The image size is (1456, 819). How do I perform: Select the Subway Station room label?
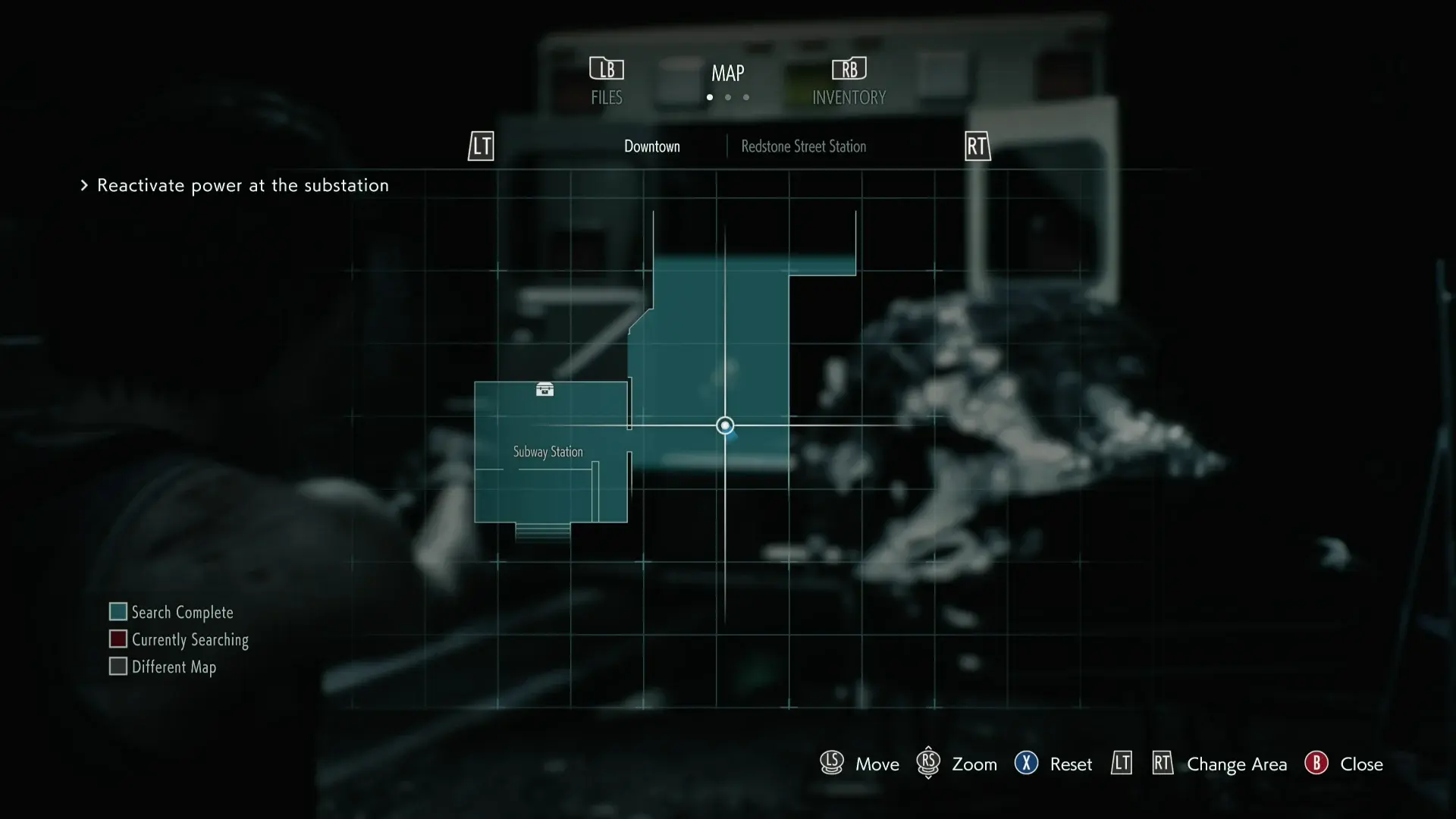pyautogui.click(x=548, y=452)
